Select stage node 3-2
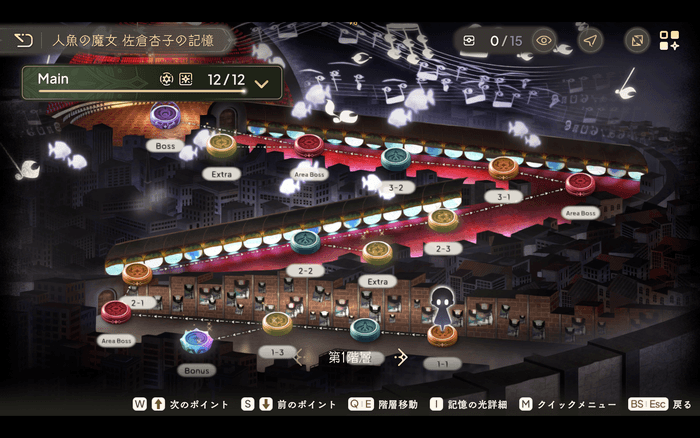The width and height of the screenshot is (700, 438). point(396,158)
